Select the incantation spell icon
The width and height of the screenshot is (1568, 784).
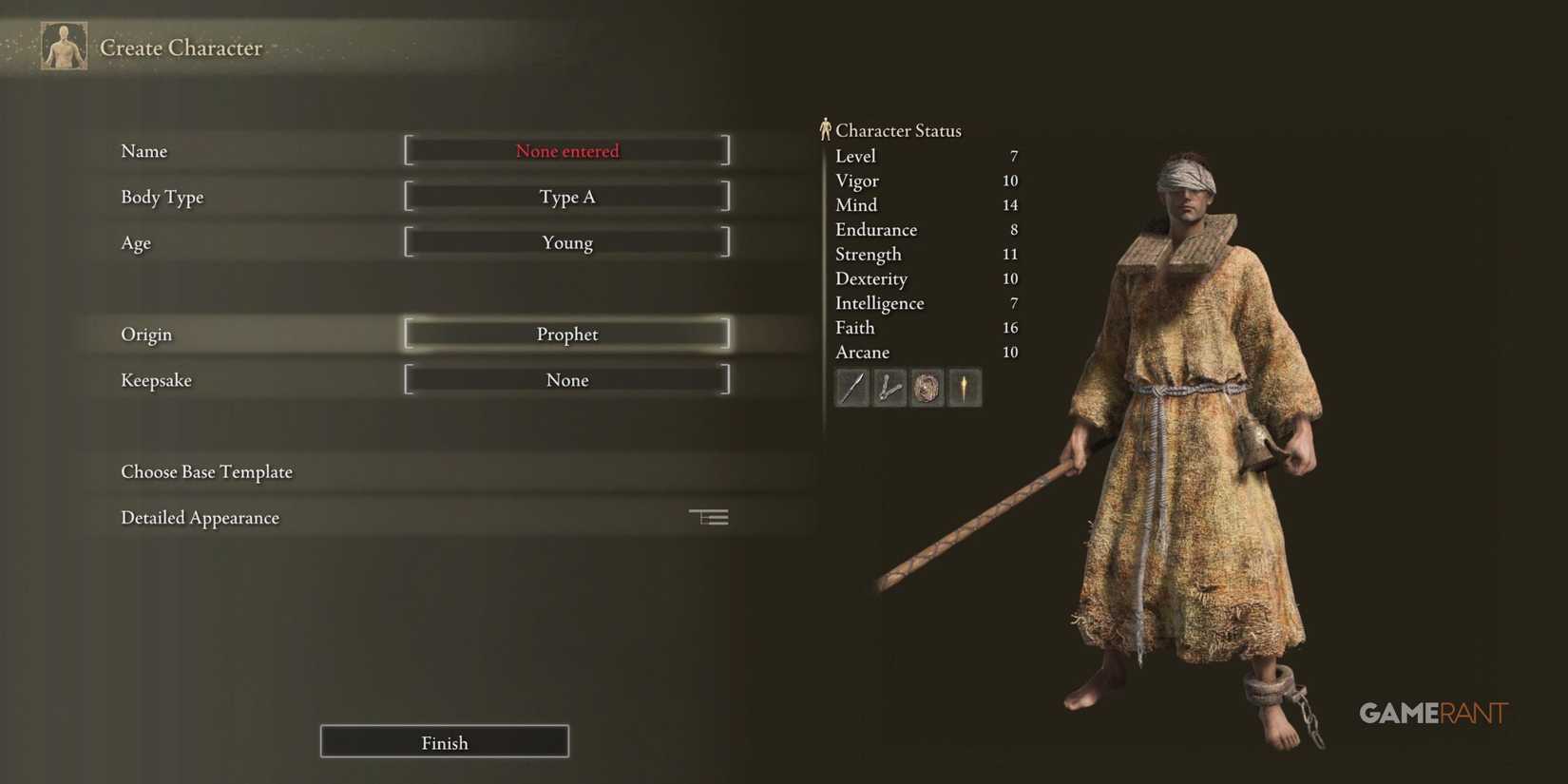[x=965, y=388]
